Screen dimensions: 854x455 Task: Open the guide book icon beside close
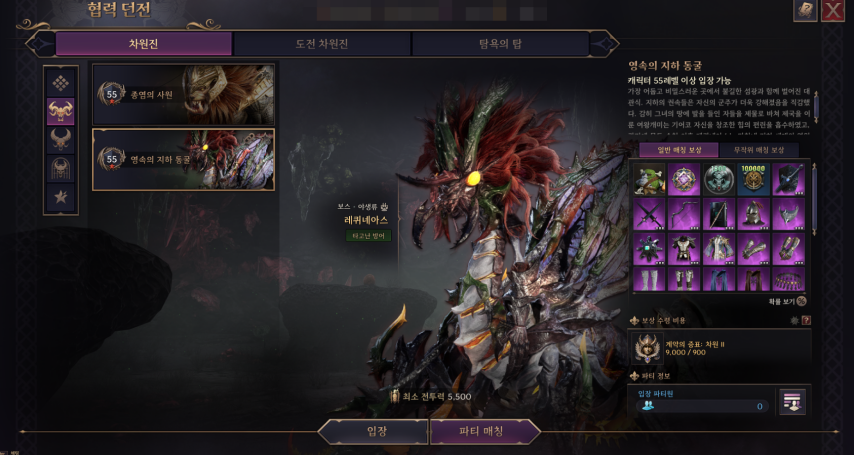(805, 11)
